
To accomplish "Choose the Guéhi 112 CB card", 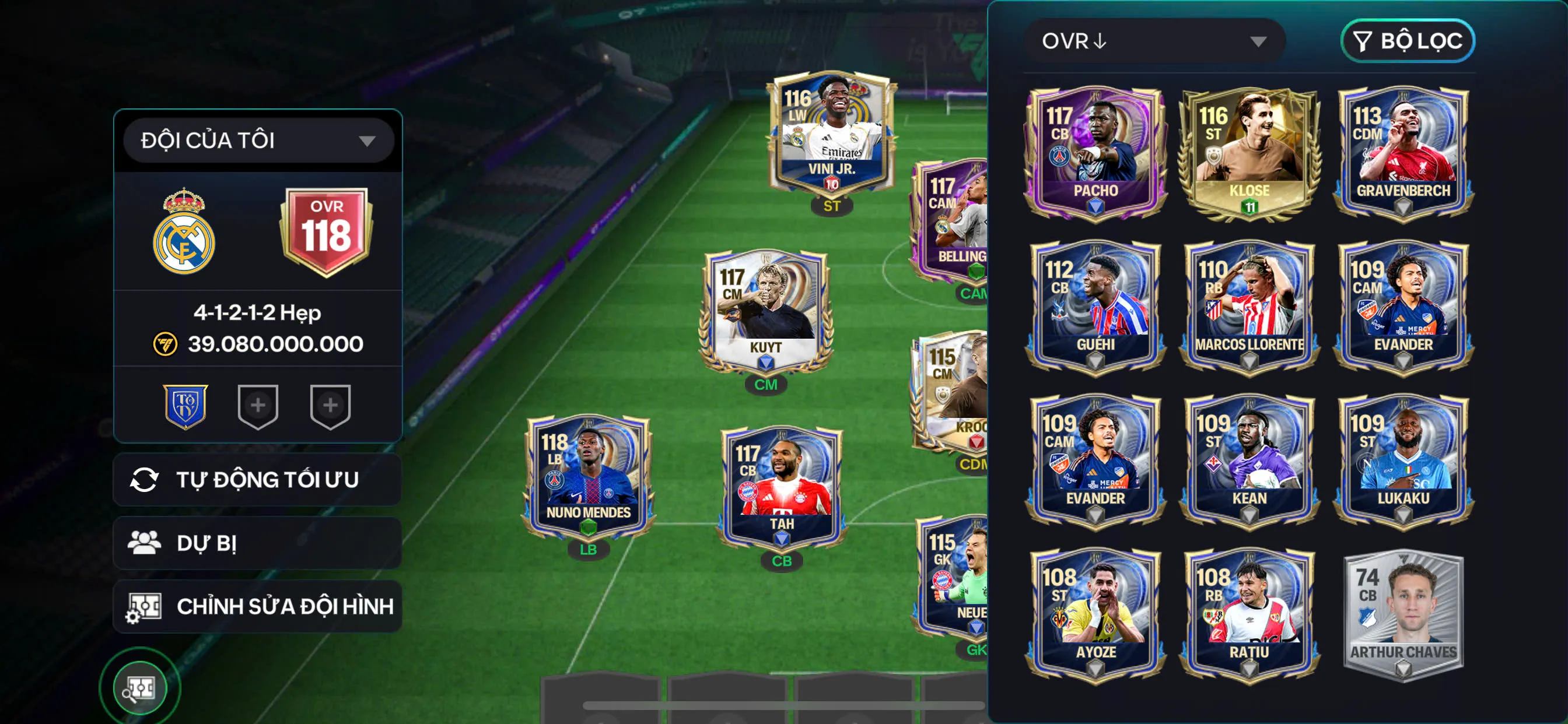I will (1095, 306).
